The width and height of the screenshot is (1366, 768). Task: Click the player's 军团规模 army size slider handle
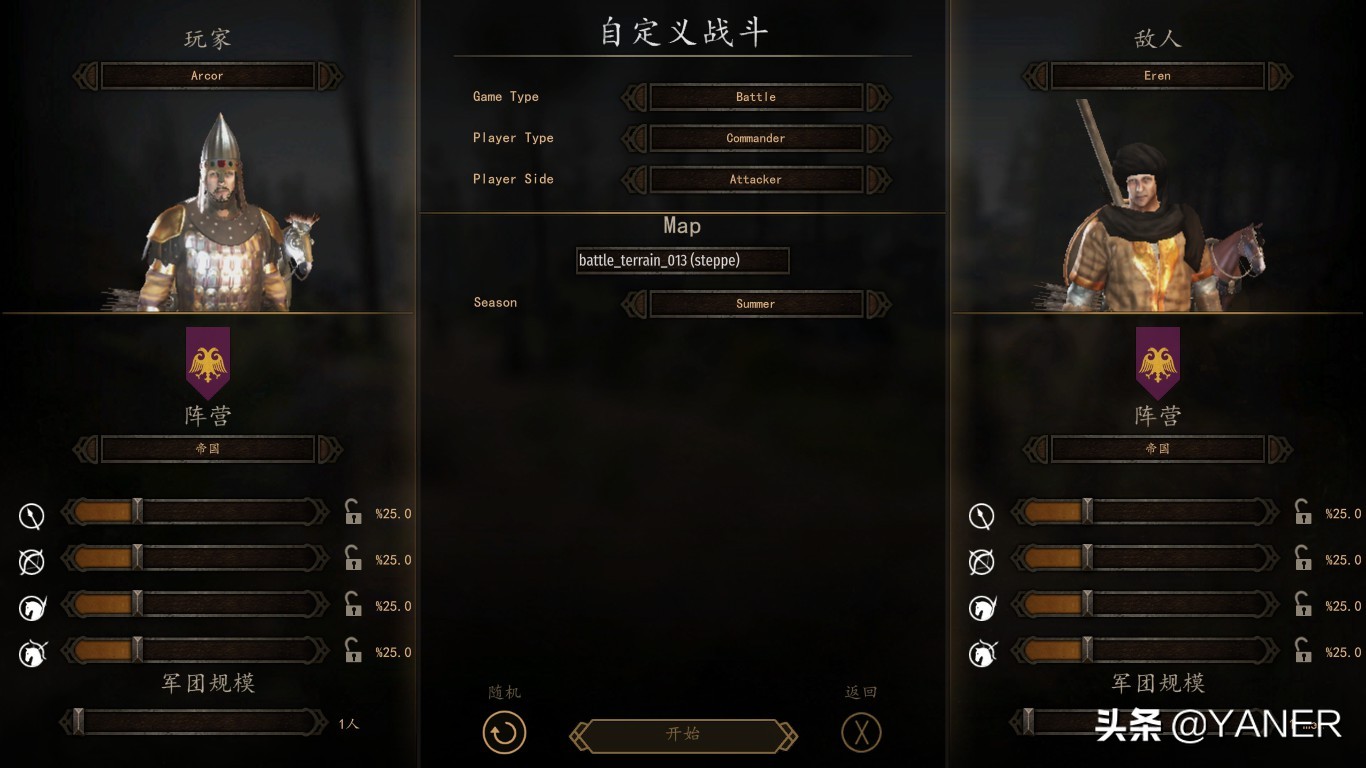pyautogui.click(x=78, y=720)
